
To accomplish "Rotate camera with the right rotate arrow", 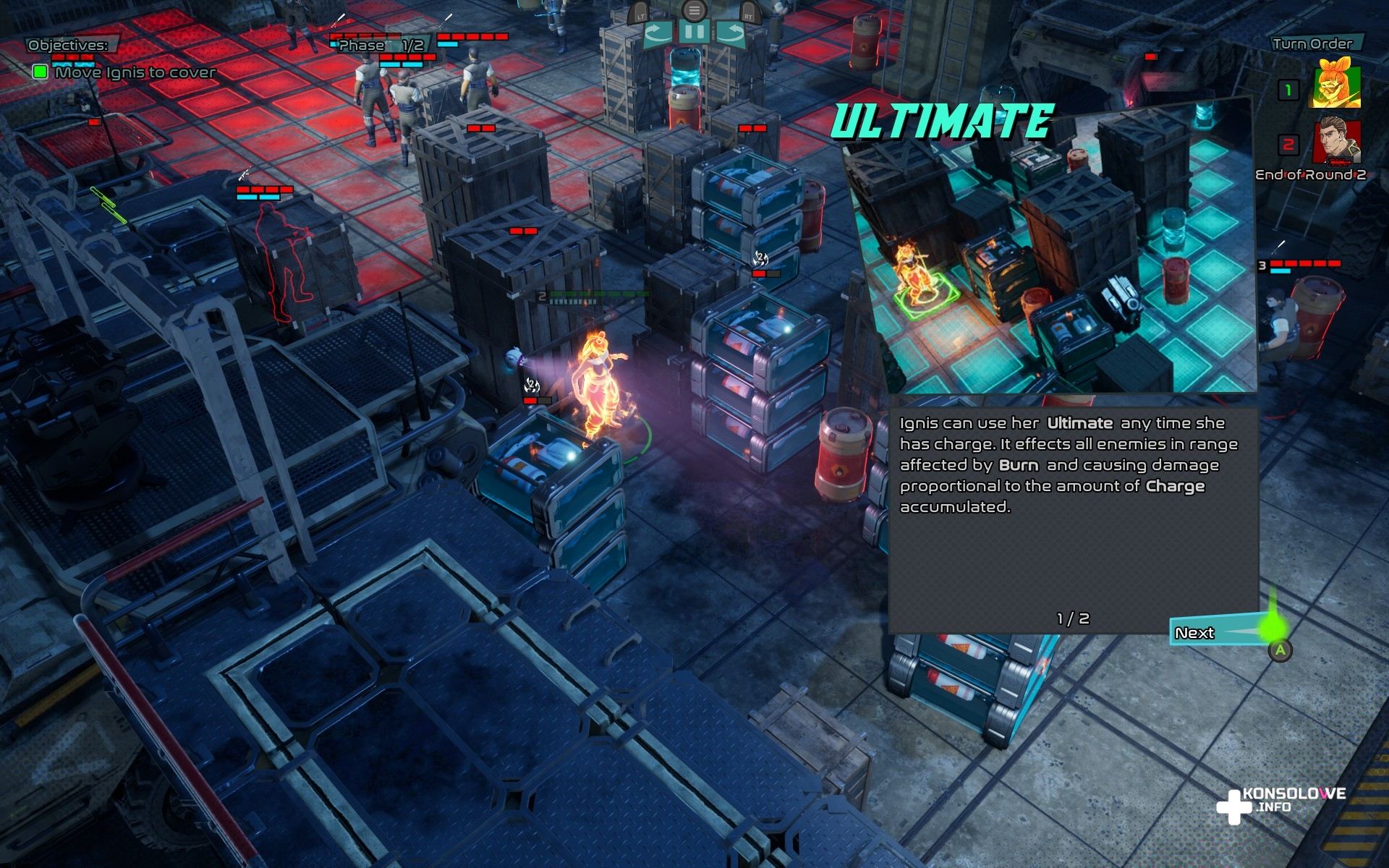I will coord(730,33).
